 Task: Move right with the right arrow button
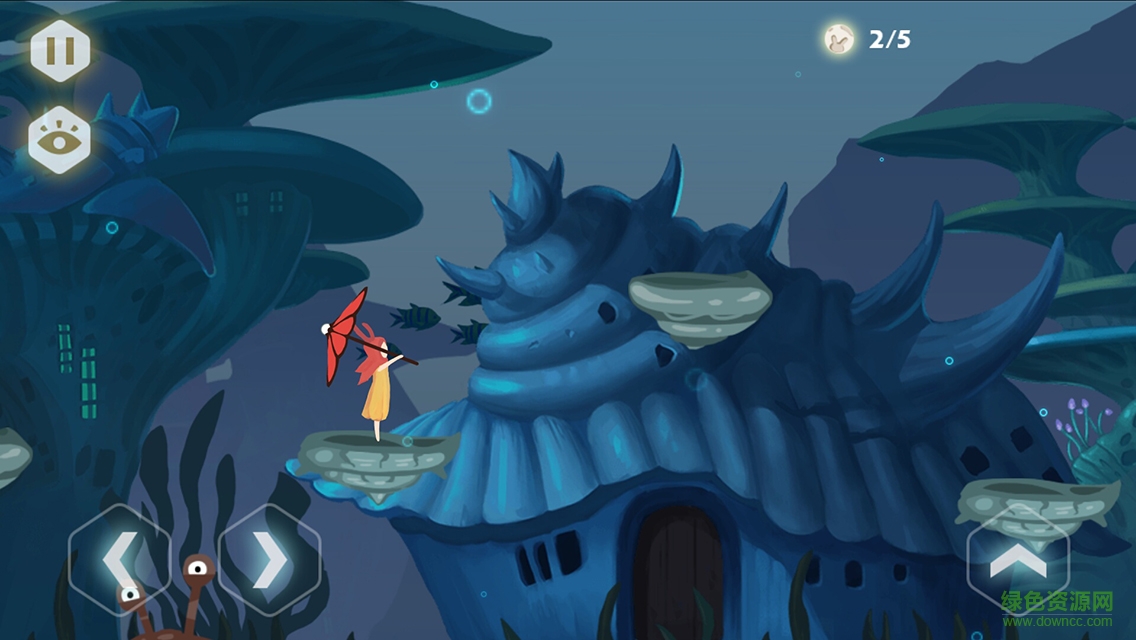pyautogui.click(x=269, y=561)
